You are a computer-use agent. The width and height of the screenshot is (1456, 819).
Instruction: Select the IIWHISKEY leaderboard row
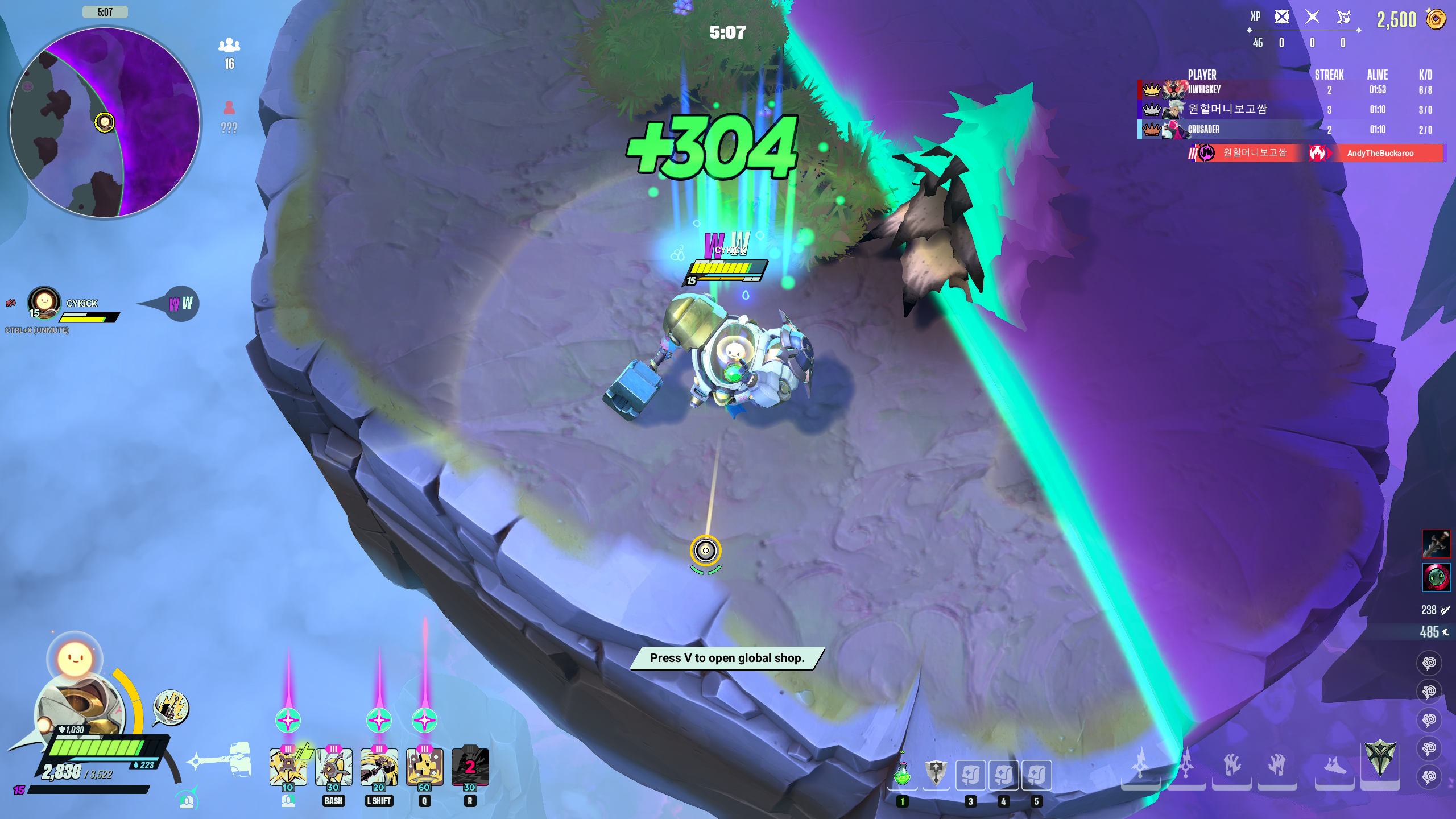point(1285,89)
